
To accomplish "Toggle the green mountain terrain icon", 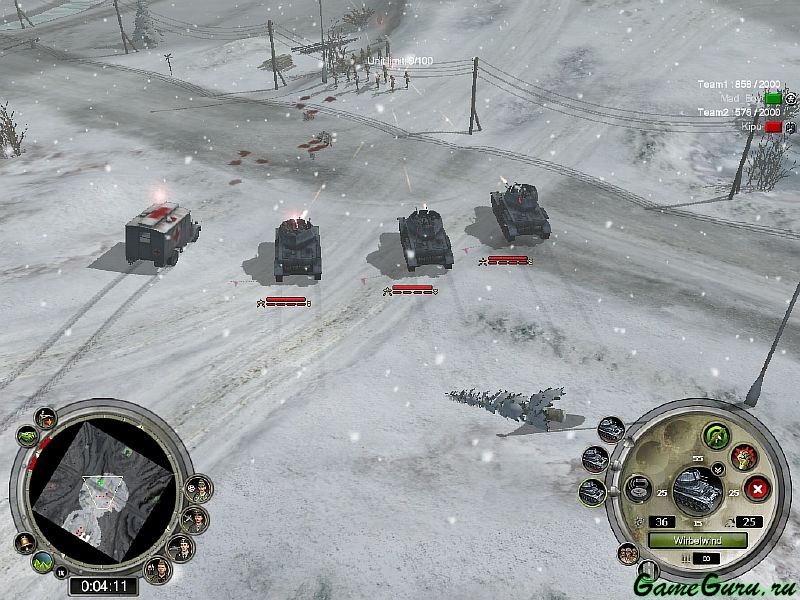I will (43, 564).
